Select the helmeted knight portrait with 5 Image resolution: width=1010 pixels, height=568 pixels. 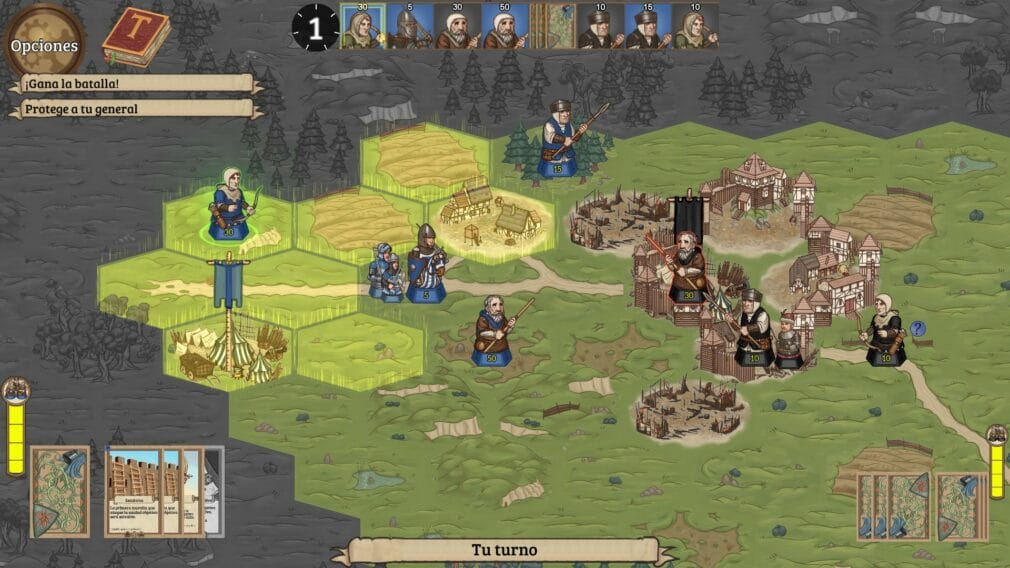tap(406, 27)
